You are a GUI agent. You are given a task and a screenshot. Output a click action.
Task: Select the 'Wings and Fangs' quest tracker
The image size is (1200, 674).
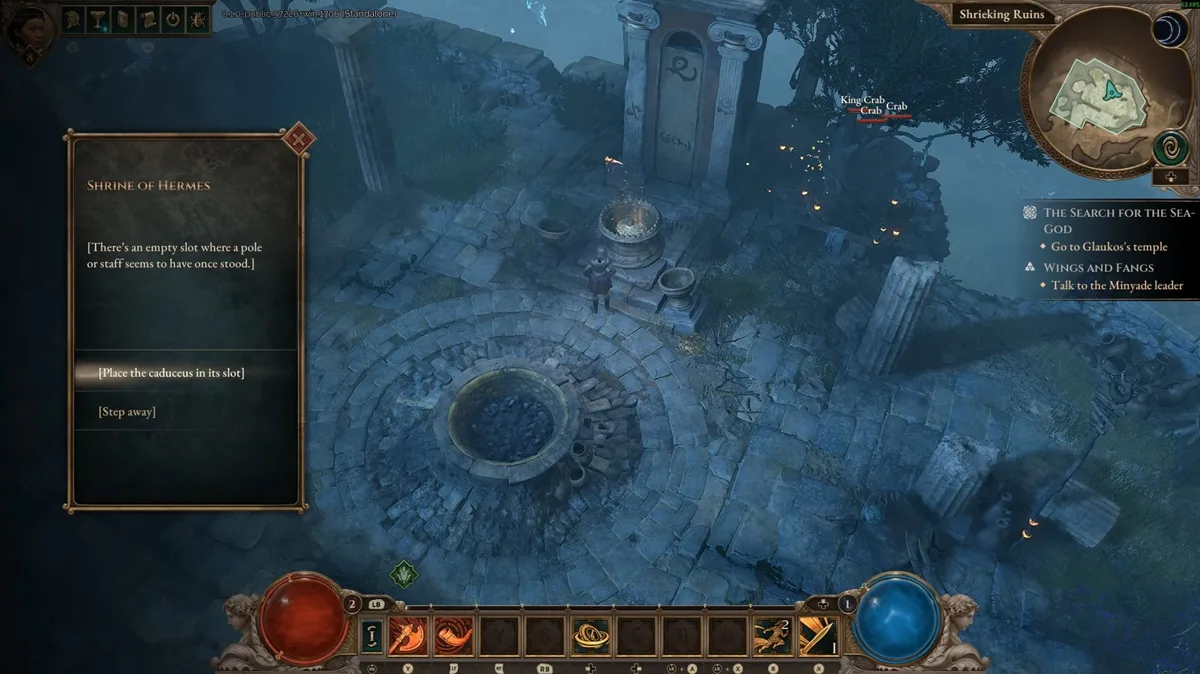(1098, 268)
